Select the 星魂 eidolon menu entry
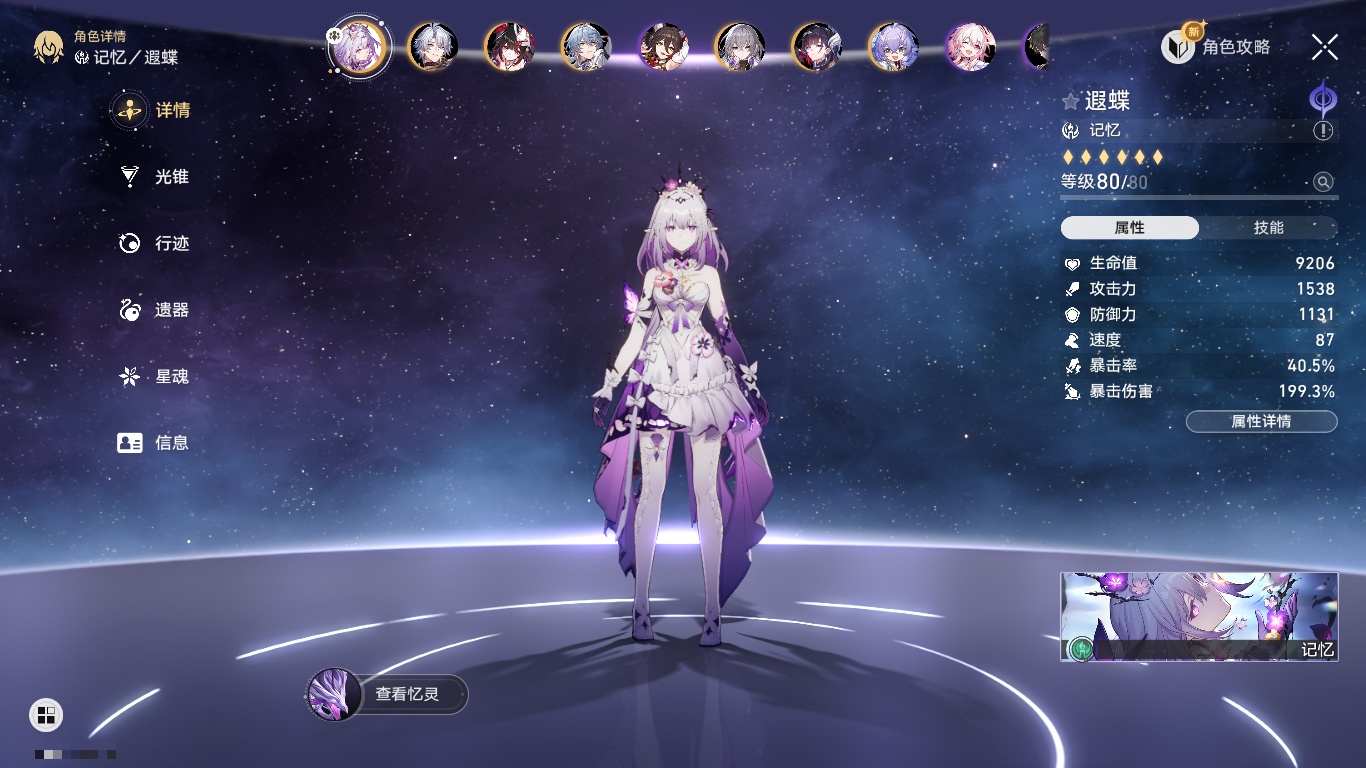 click(155, 376)
